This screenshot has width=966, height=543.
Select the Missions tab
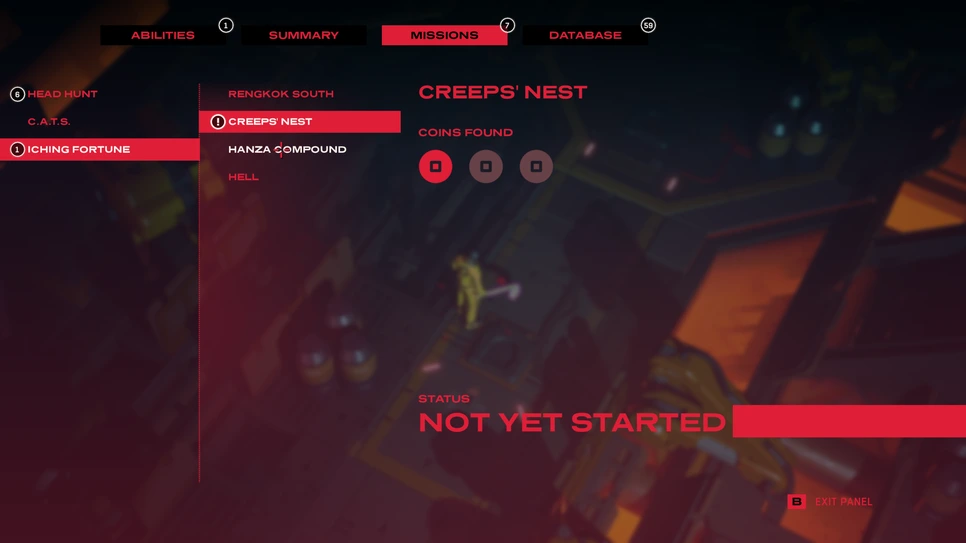pos(444,35)
